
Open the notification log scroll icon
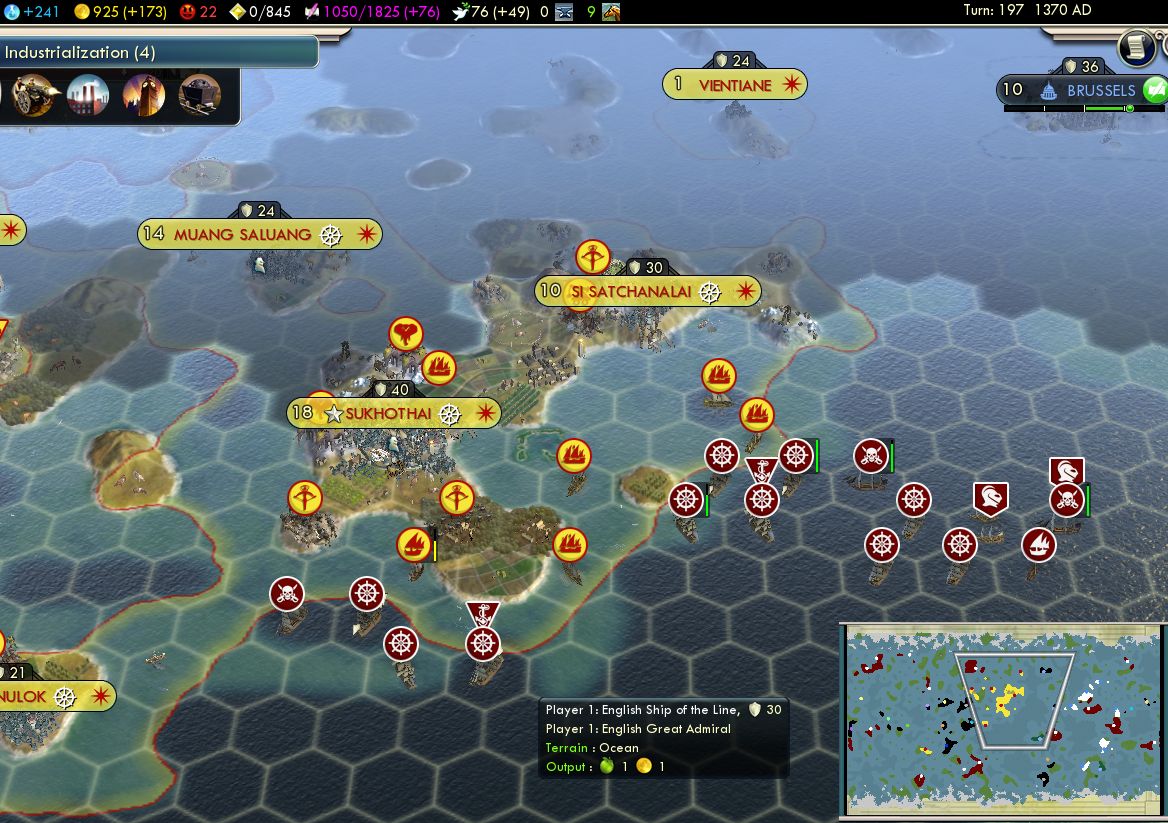click(1137, 47)
